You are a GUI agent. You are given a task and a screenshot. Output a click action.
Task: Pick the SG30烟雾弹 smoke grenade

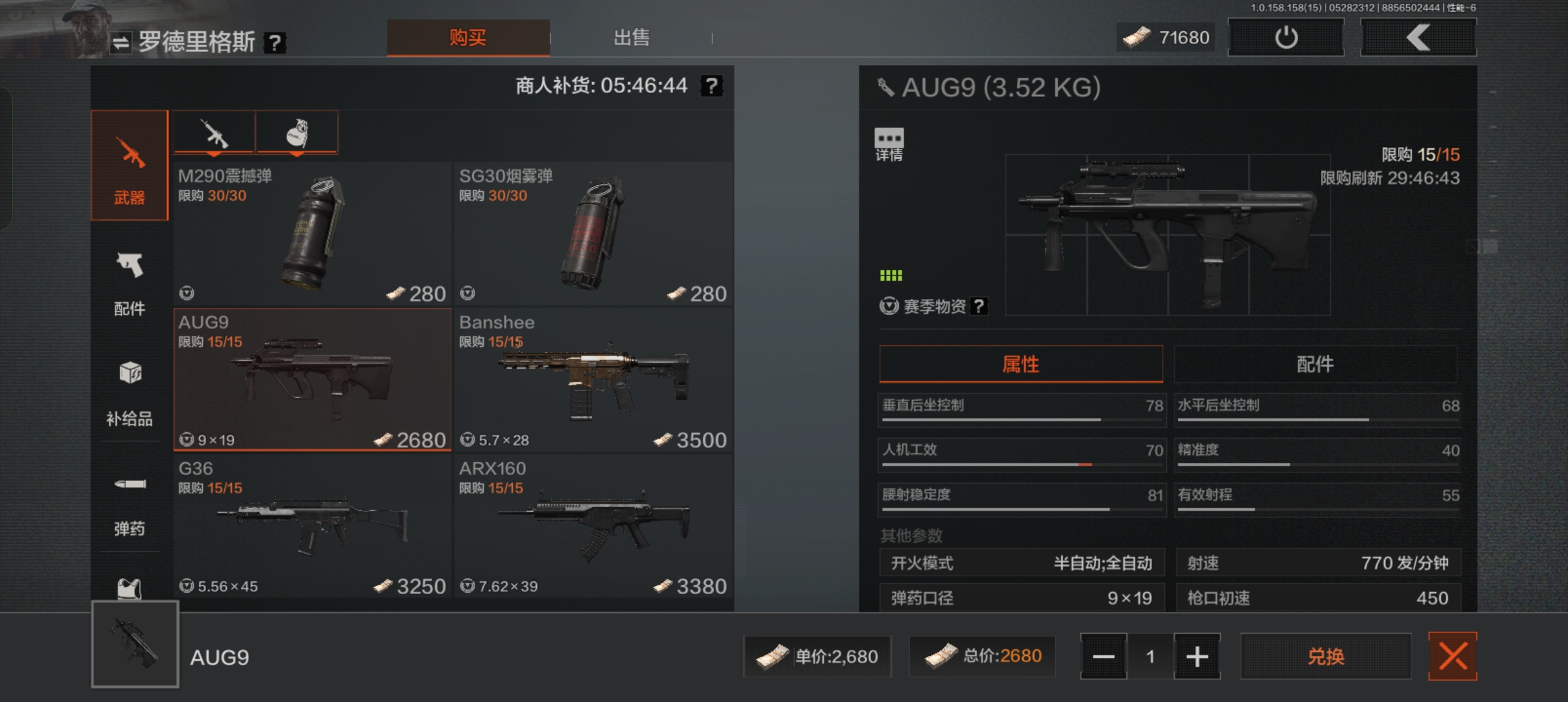point(593,234)
